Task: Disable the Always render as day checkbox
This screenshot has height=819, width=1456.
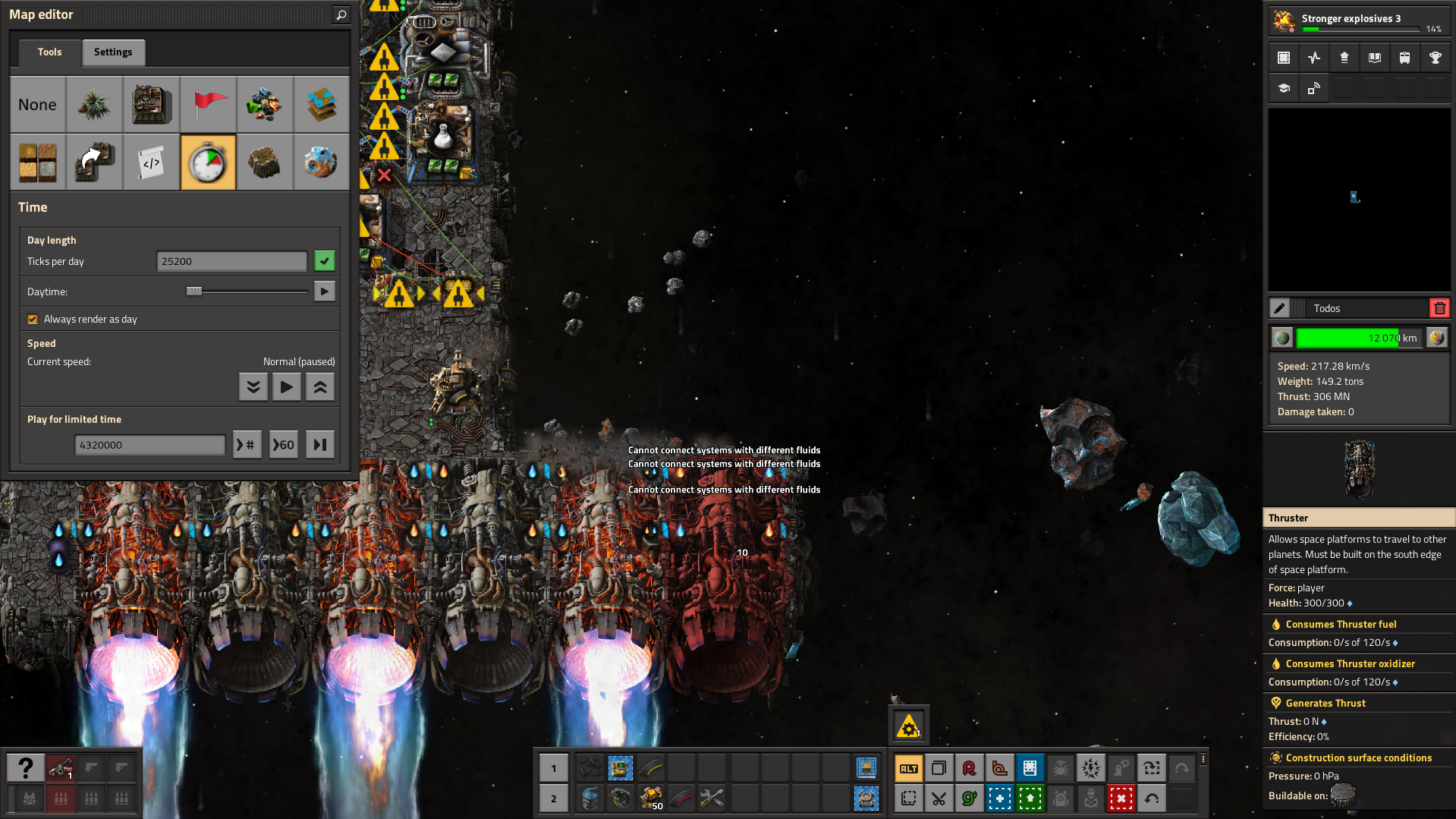Action: 33,319
